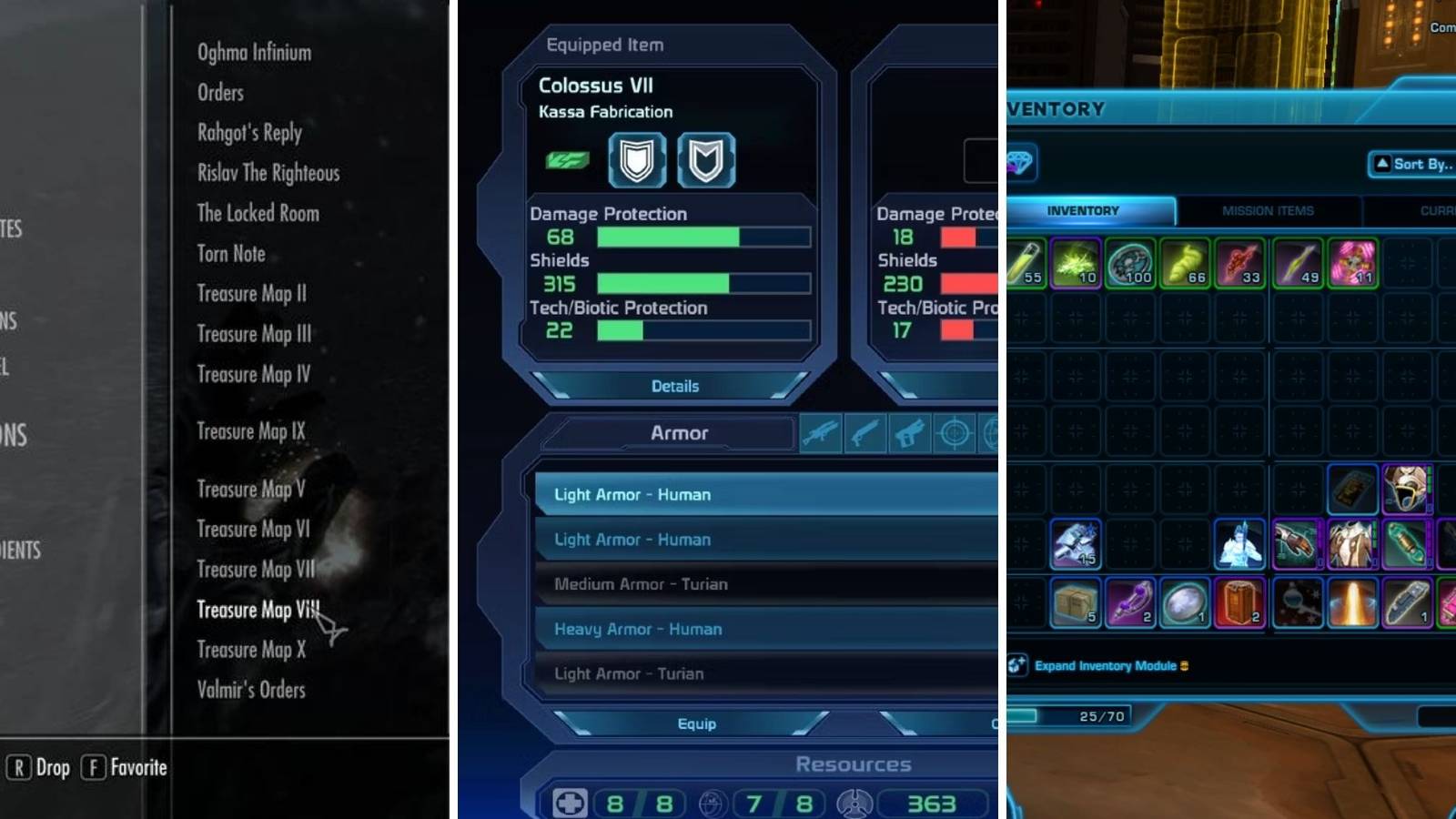Switch to the Mission Items tab
The width and height of the screenshot is (1456, 819).
pos(1267,210)
